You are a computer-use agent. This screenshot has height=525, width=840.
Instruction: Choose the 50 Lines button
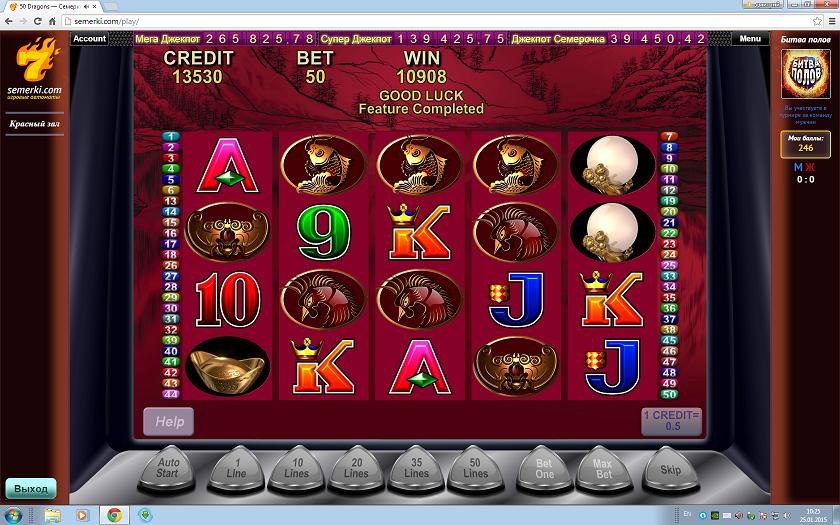[x=476, y=468]
